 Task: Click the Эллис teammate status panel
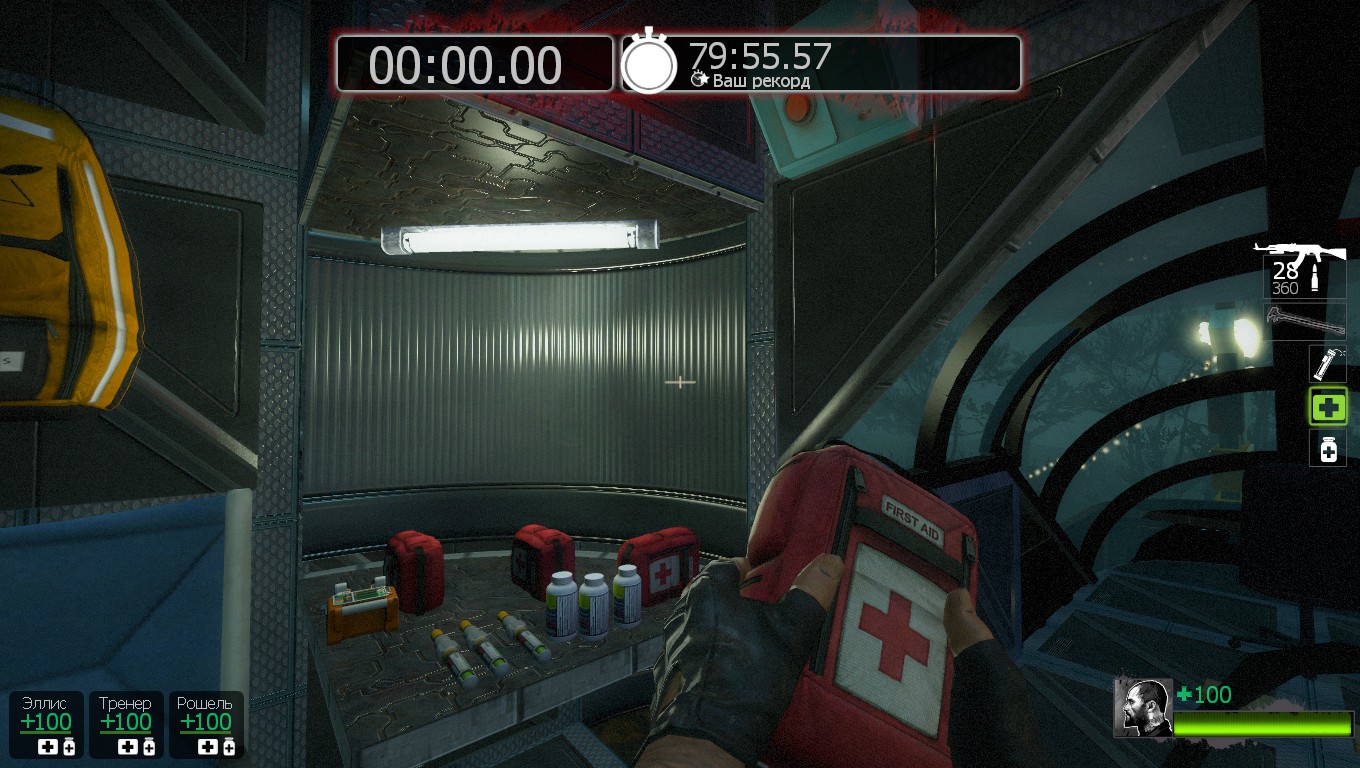pos(46,724)
